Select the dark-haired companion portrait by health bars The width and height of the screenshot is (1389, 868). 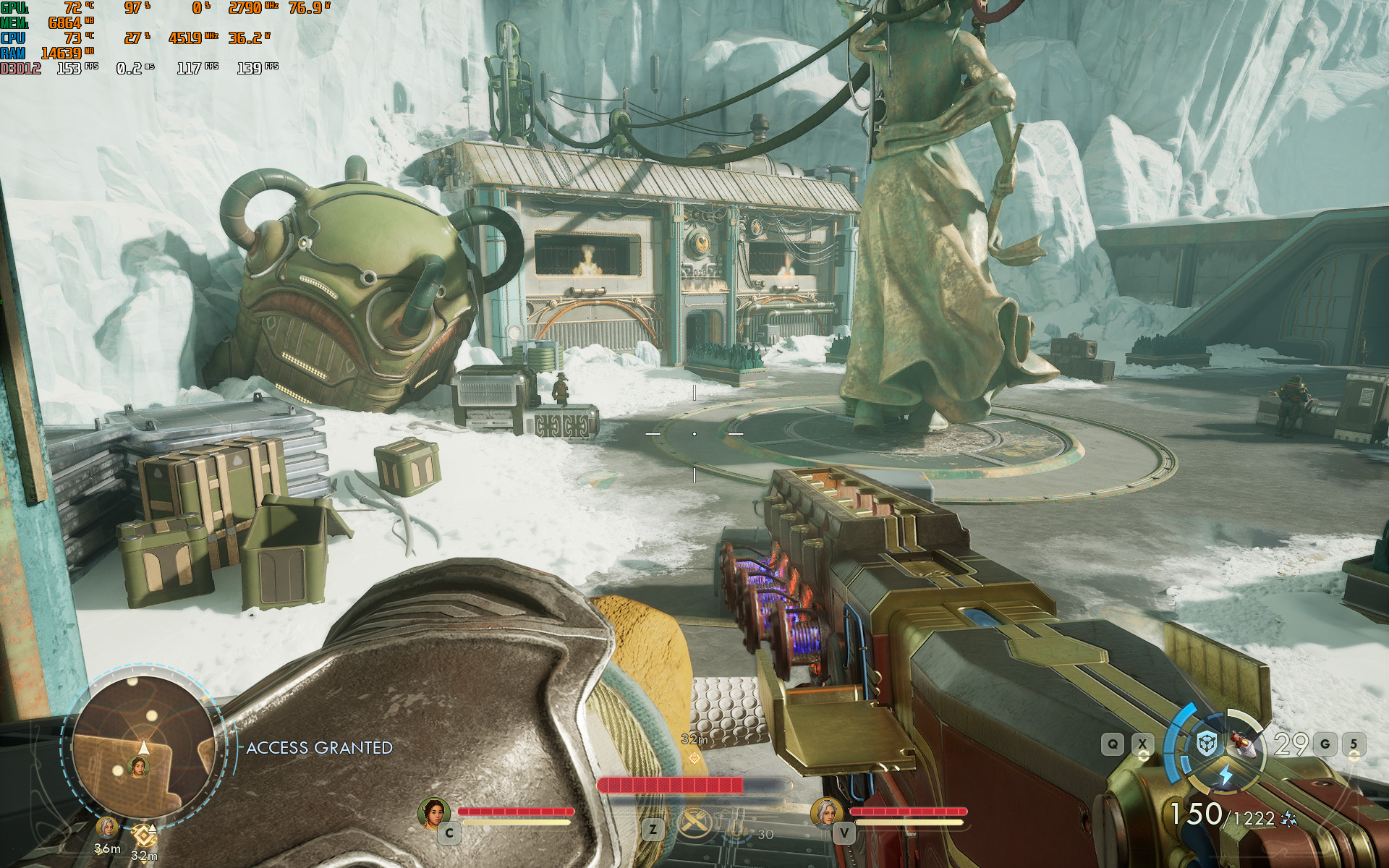pyautogui.click(x=434, y=812)
